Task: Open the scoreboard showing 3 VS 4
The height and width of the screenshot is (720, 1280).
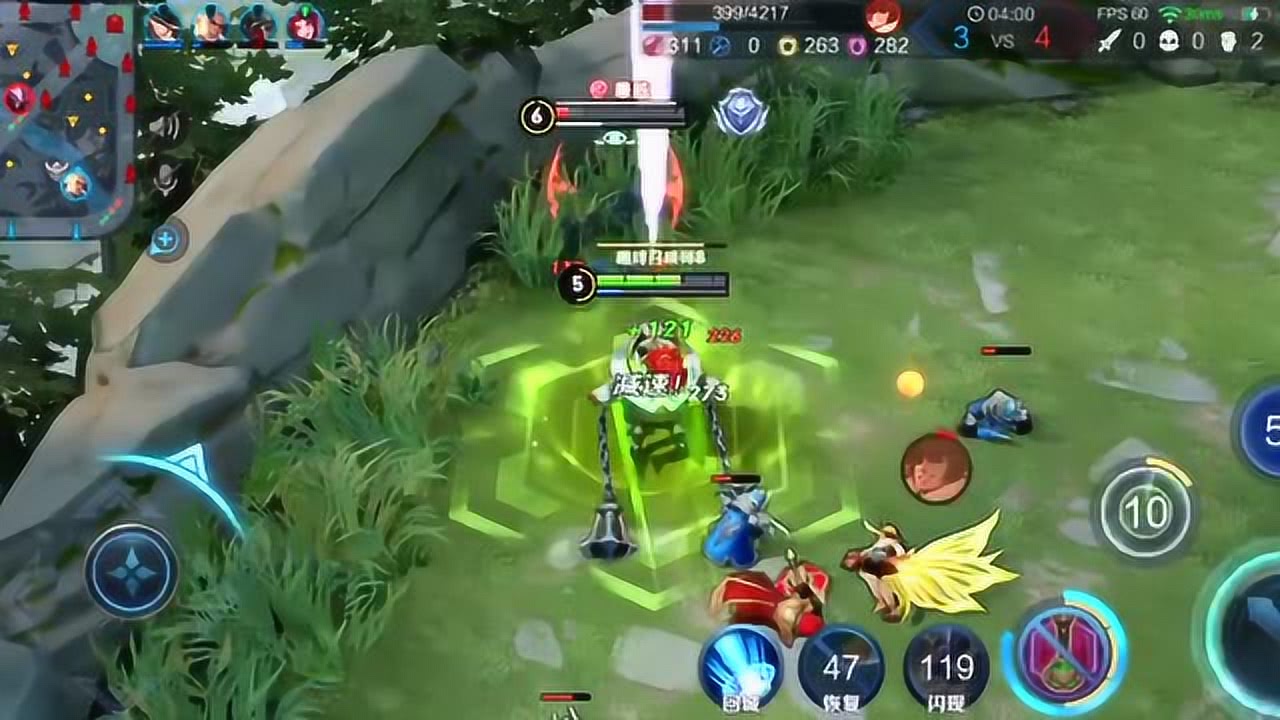Action: pyautogui.click(x=1001, y=38)
